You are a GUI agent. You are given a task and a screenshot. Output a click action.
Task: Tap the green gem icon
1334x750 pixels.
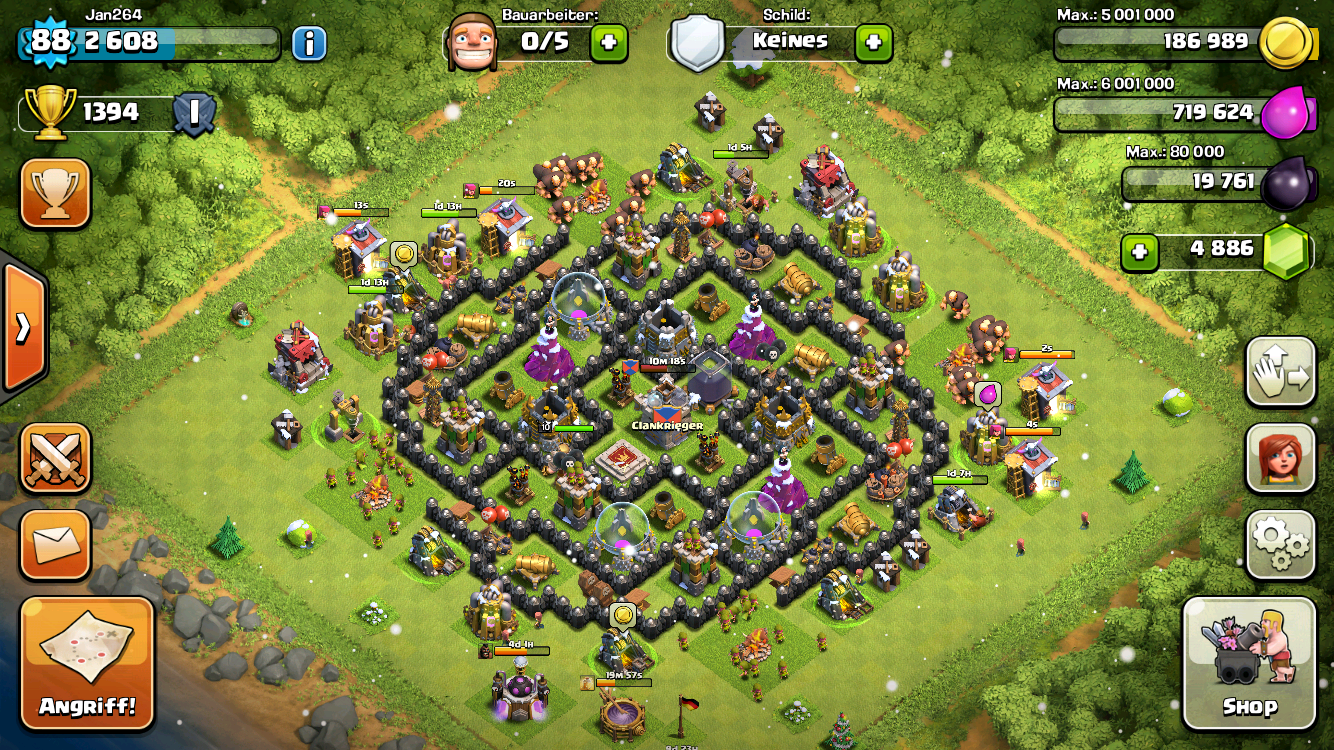(x=1286, y=250)
